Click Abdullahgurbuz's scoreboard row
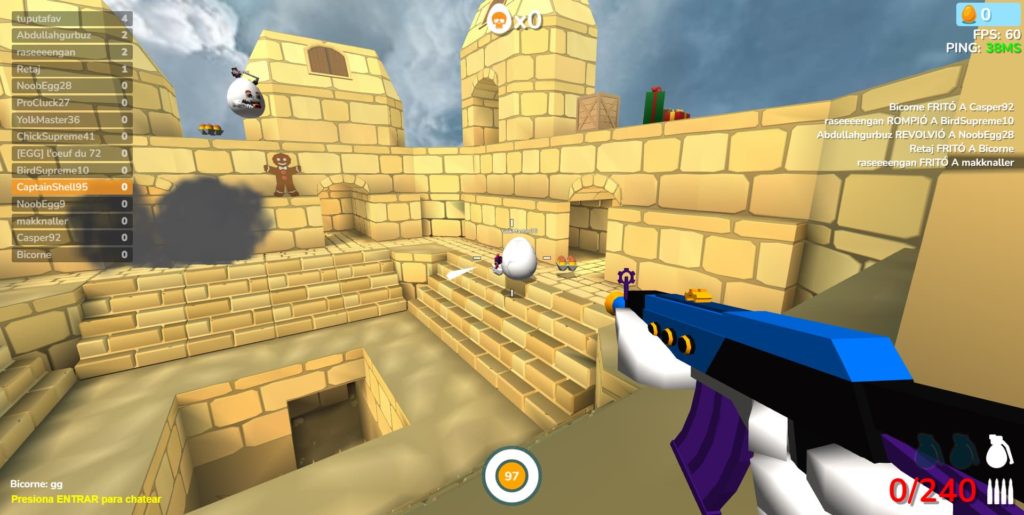The image size is (1024, 515). 72,35
